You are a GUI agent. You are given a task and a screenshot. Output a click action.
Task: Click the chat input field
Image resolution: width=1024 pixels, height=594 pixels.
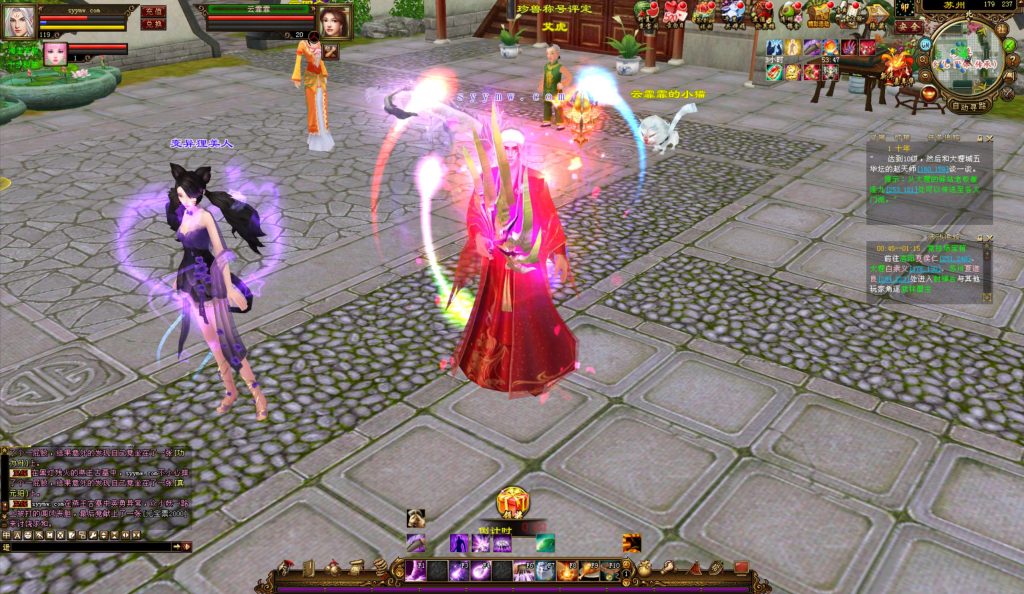click(x=90, y=547)
